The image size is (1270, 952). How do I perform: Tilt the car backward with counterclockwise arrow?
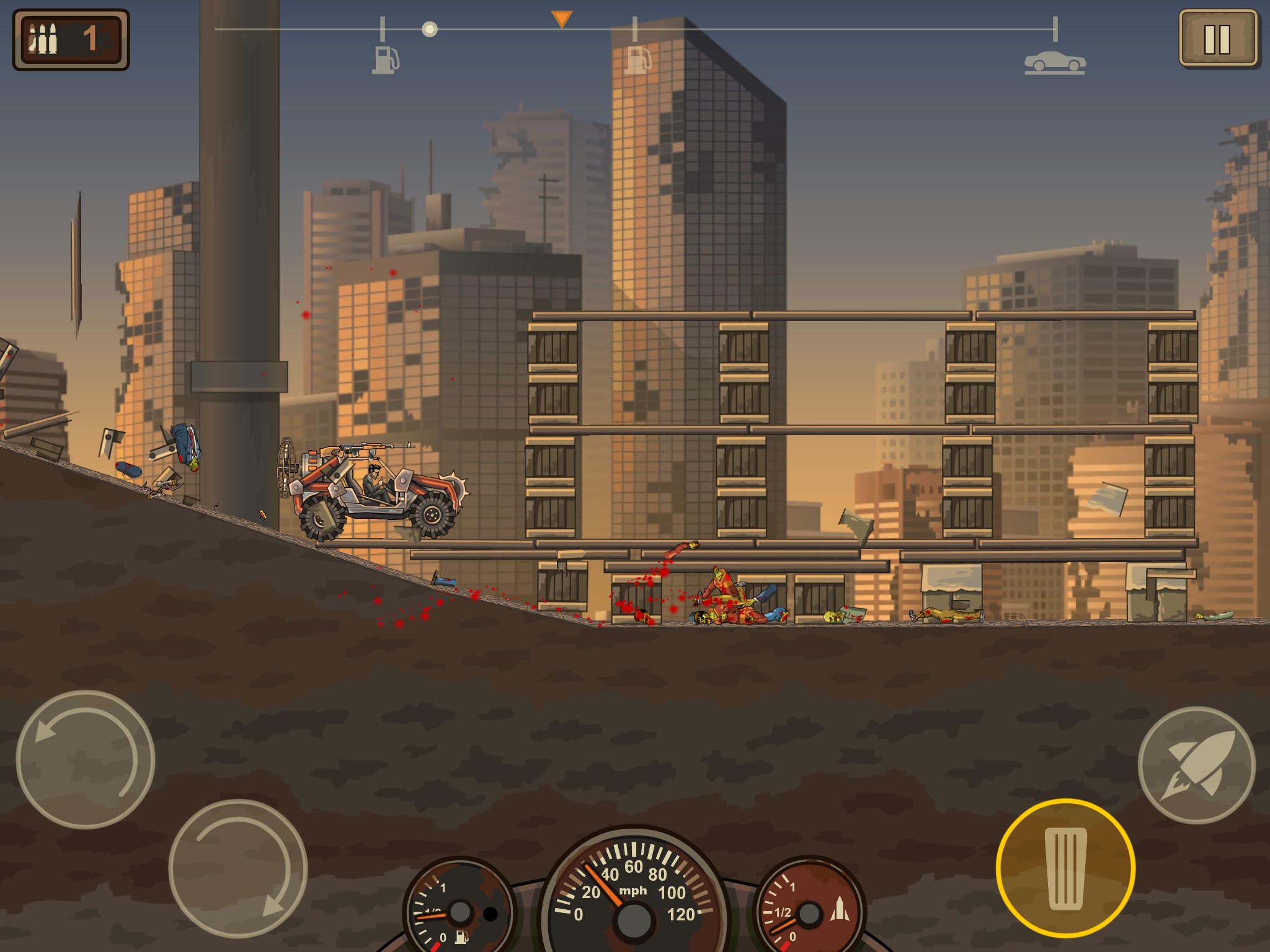tap(85, 759)
